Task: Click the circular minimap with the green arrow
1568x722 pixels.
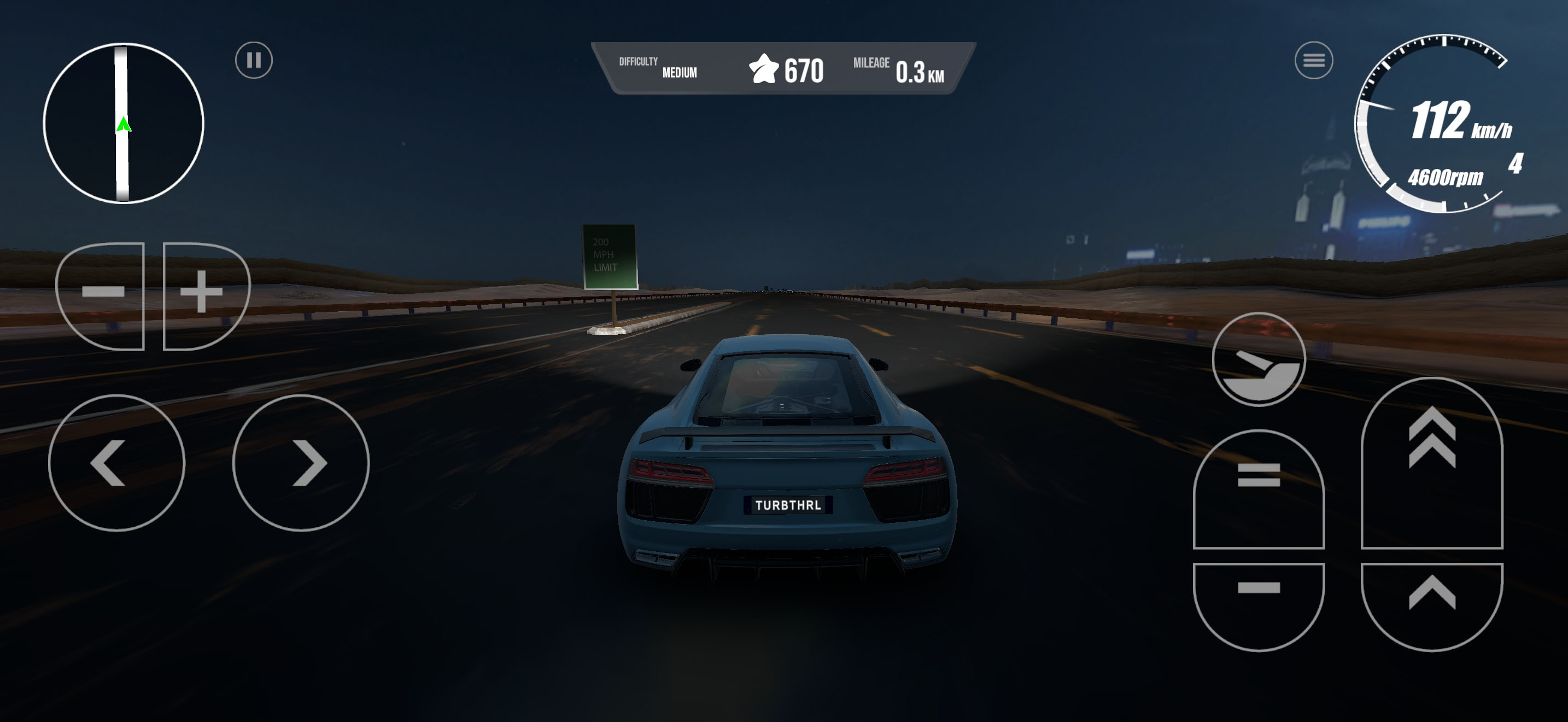Action: 124,124
